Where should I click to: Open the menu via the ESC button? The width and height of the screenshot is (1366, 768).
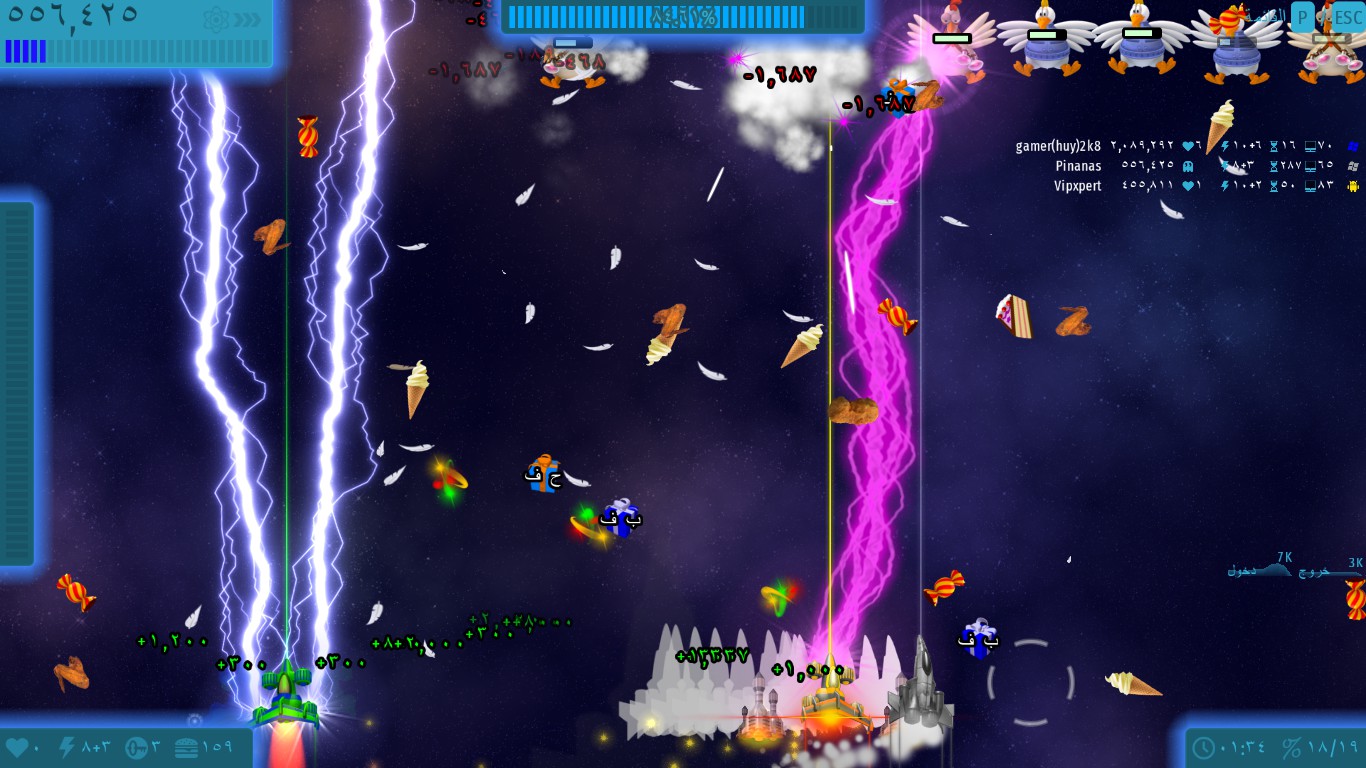[1347, 16]
